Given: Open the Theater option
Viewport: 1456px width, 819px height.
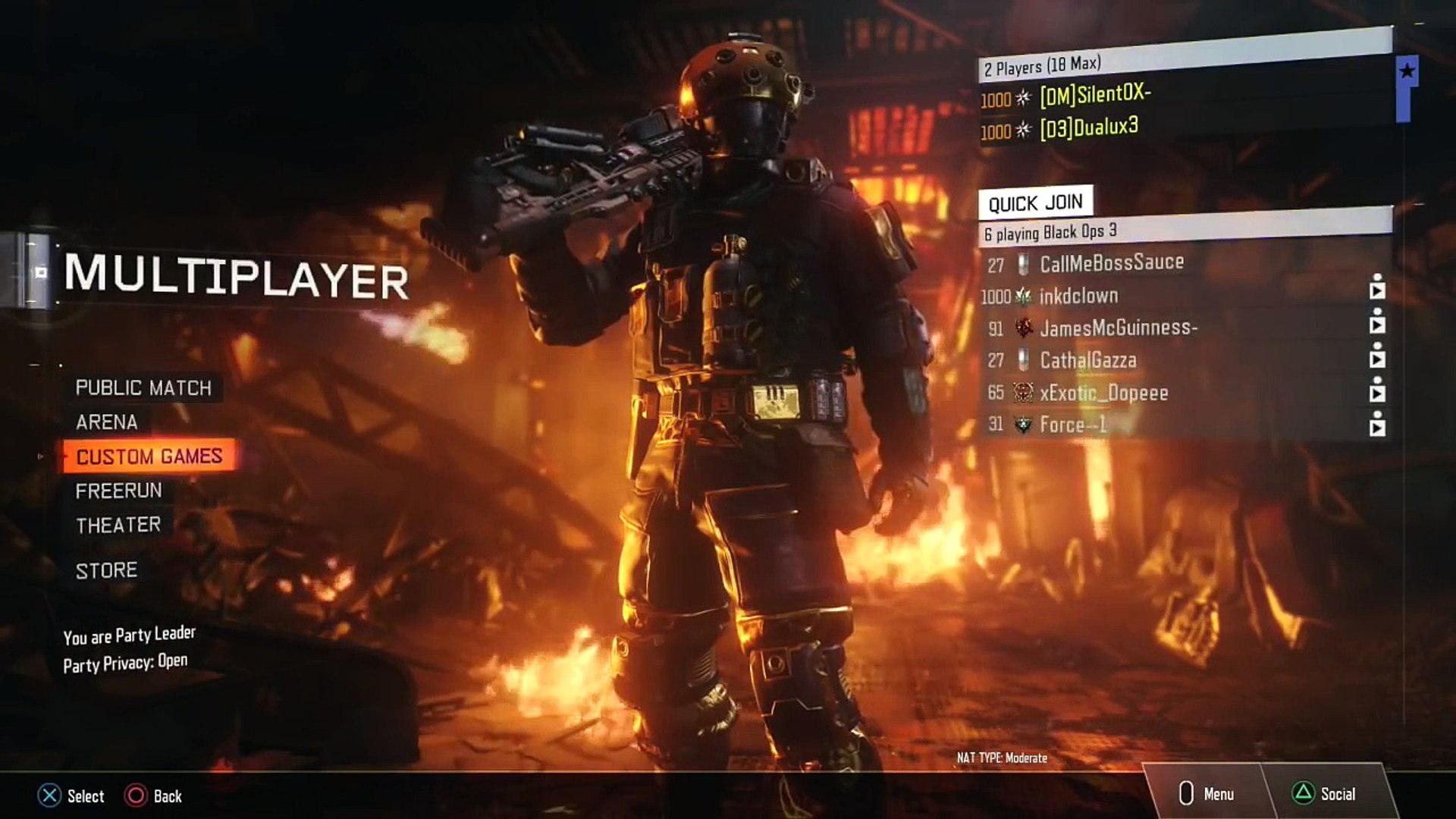Looking at the screenshot, I should (118, 525).
